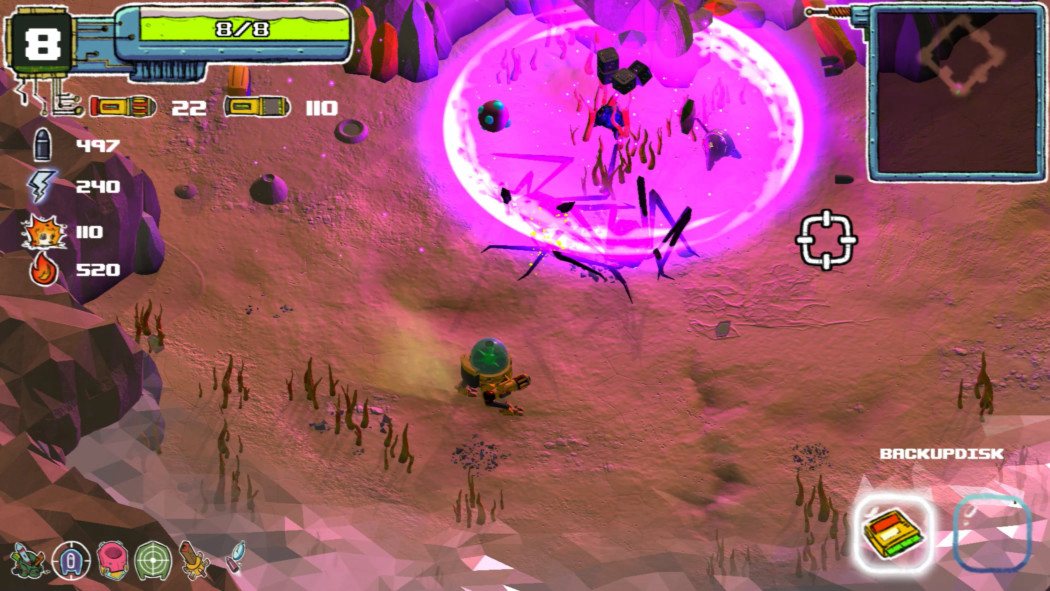
Task: Select the explosion ammo type icon
Action: [44, 232]
